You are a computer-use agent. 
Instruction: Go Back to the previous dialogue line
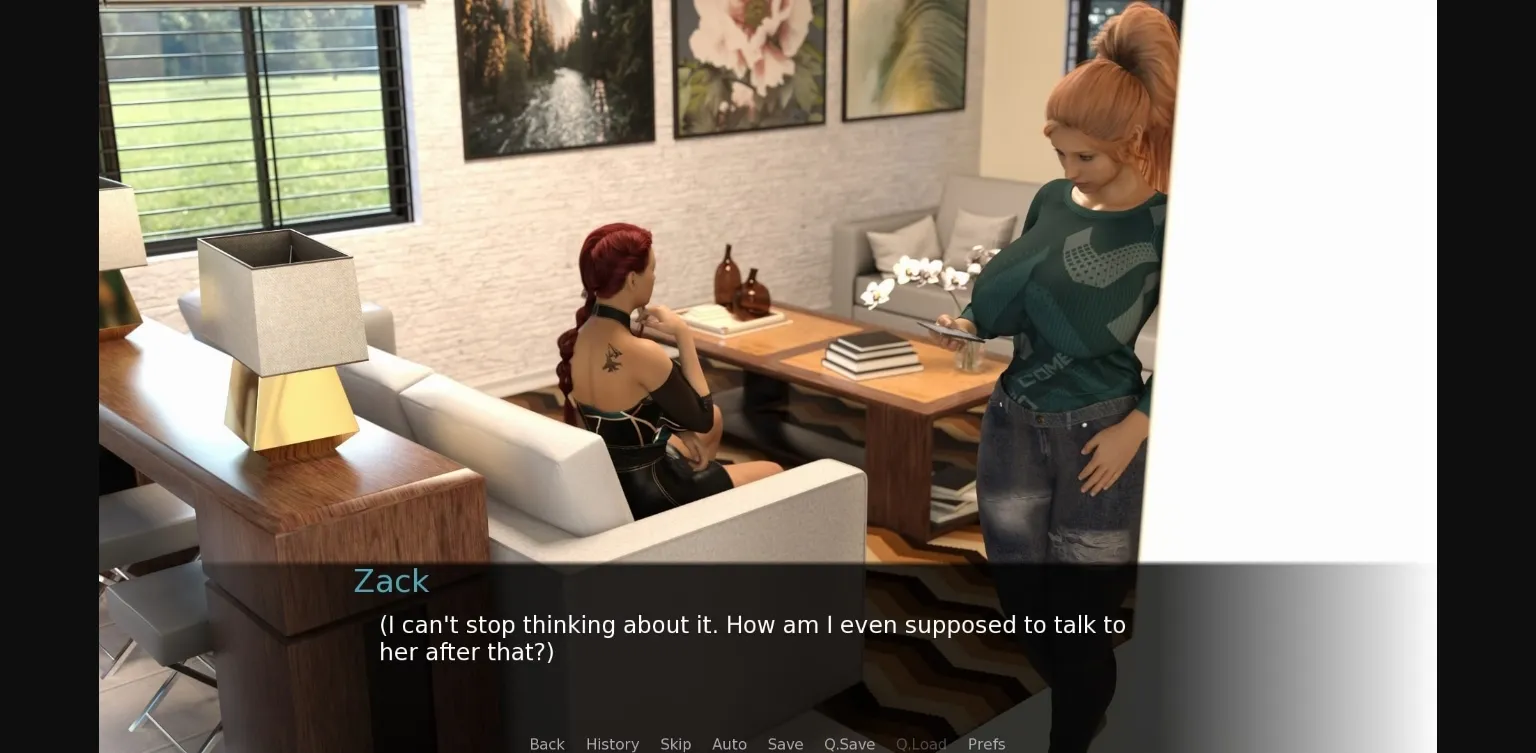tap(546, 744)
